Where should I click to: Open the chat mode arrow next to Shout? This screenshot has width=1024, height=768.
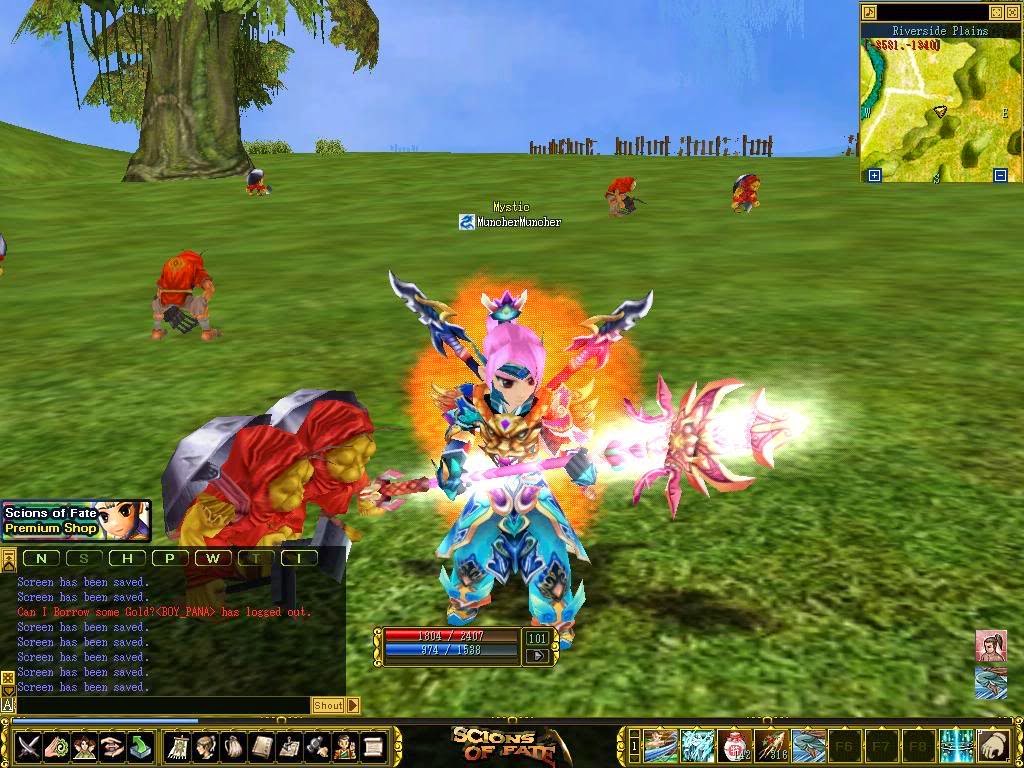pyautogui.click(x=352, y=705)
